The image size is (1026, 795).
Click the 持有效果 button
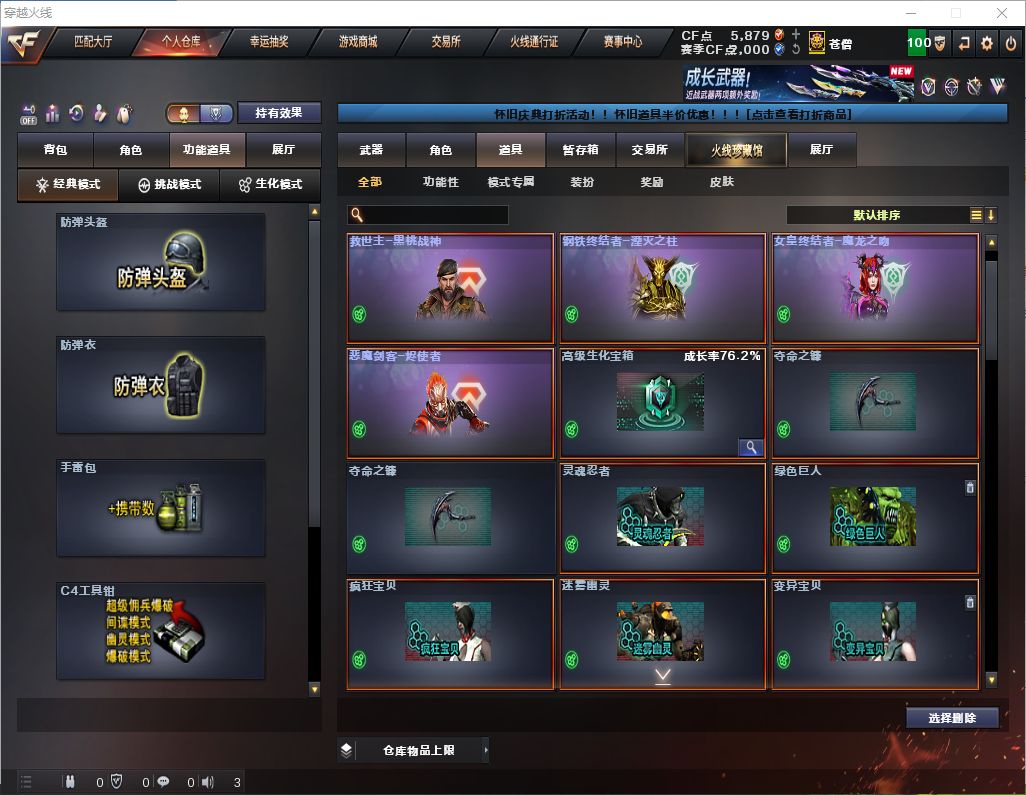pyautogui.click(x=279, y=113)
